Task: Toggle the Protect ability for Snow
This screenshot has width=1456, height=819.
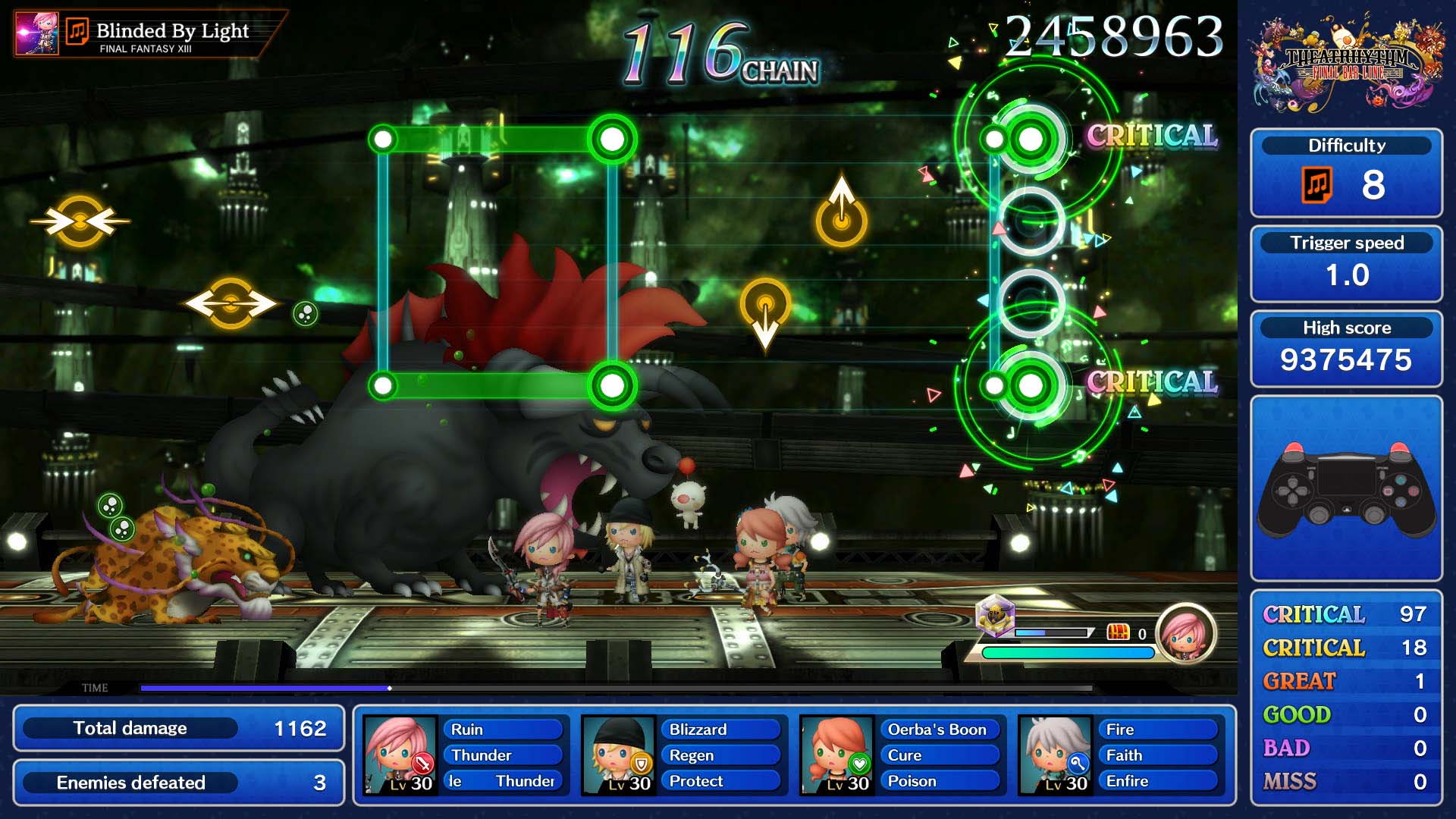Action: point(722,780)
